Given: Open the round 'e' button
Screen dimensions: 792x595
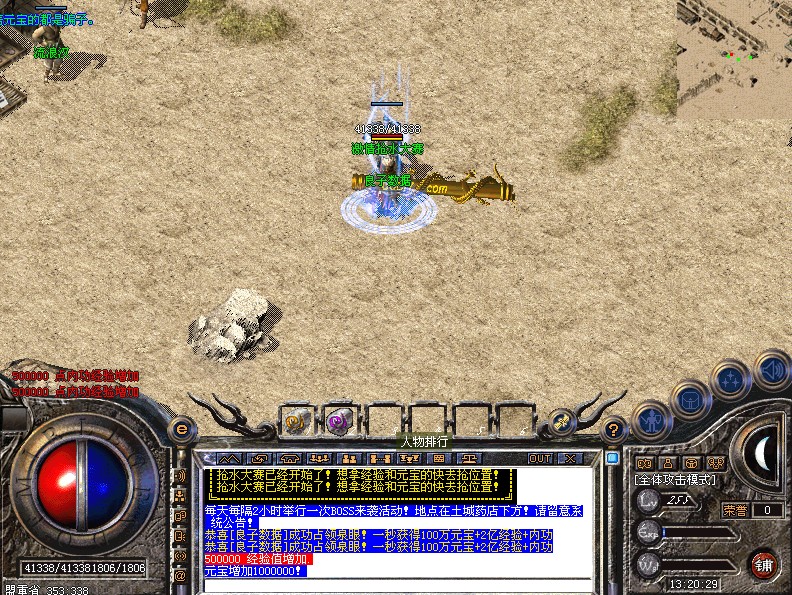Looking at the screenshot, I should 181,428.
